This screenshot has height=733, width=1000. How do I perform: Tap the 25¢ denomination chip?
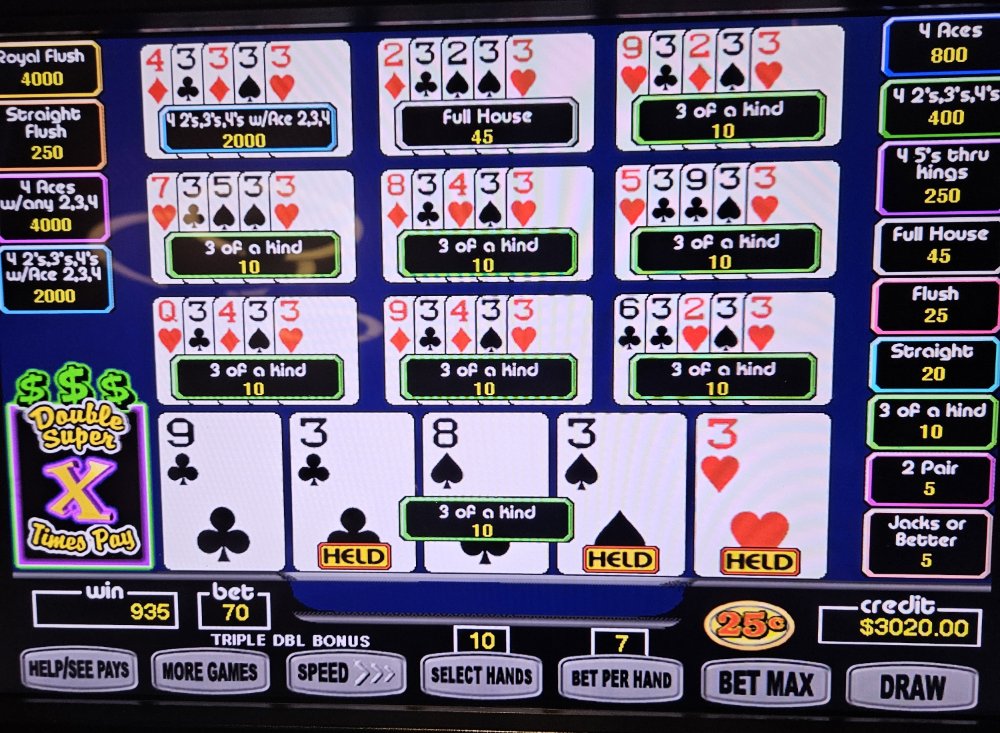click(748, 627)
